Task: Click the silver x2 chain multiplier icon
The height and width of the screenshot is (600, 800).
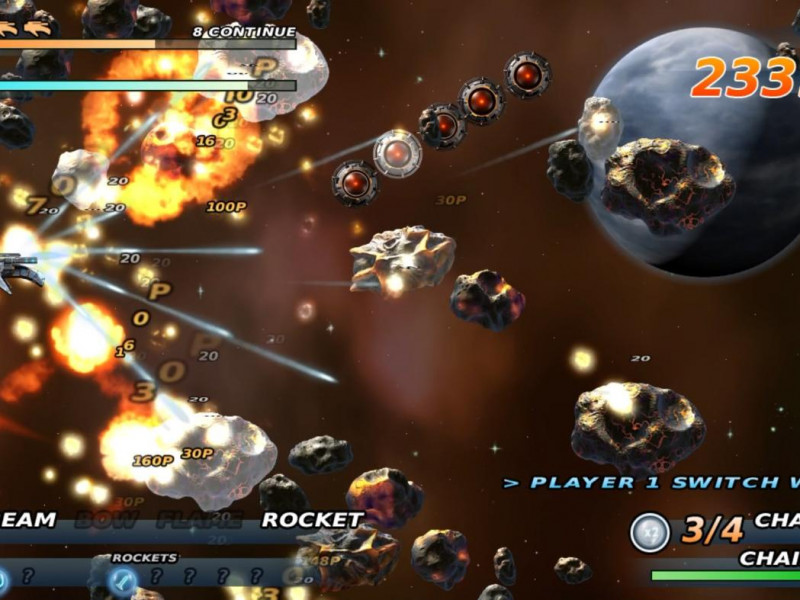Action: (650, 532)
